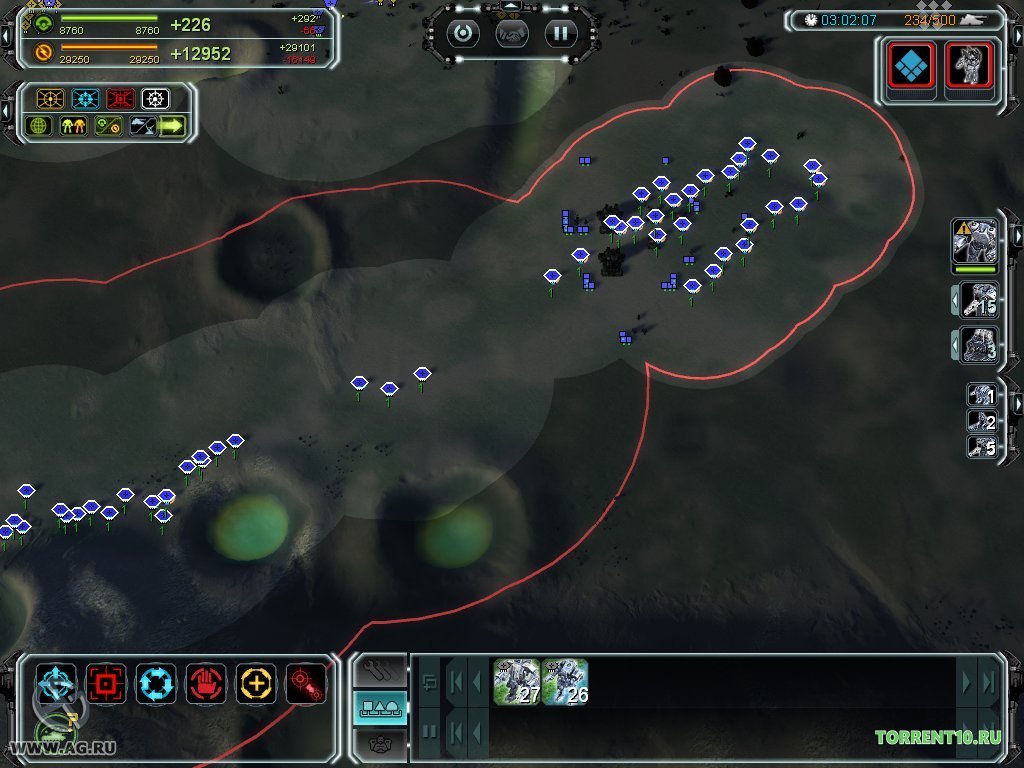Screen dimensions: 1024x768
Task: Switch to the wrench build tab
Action: pos(381,671)
